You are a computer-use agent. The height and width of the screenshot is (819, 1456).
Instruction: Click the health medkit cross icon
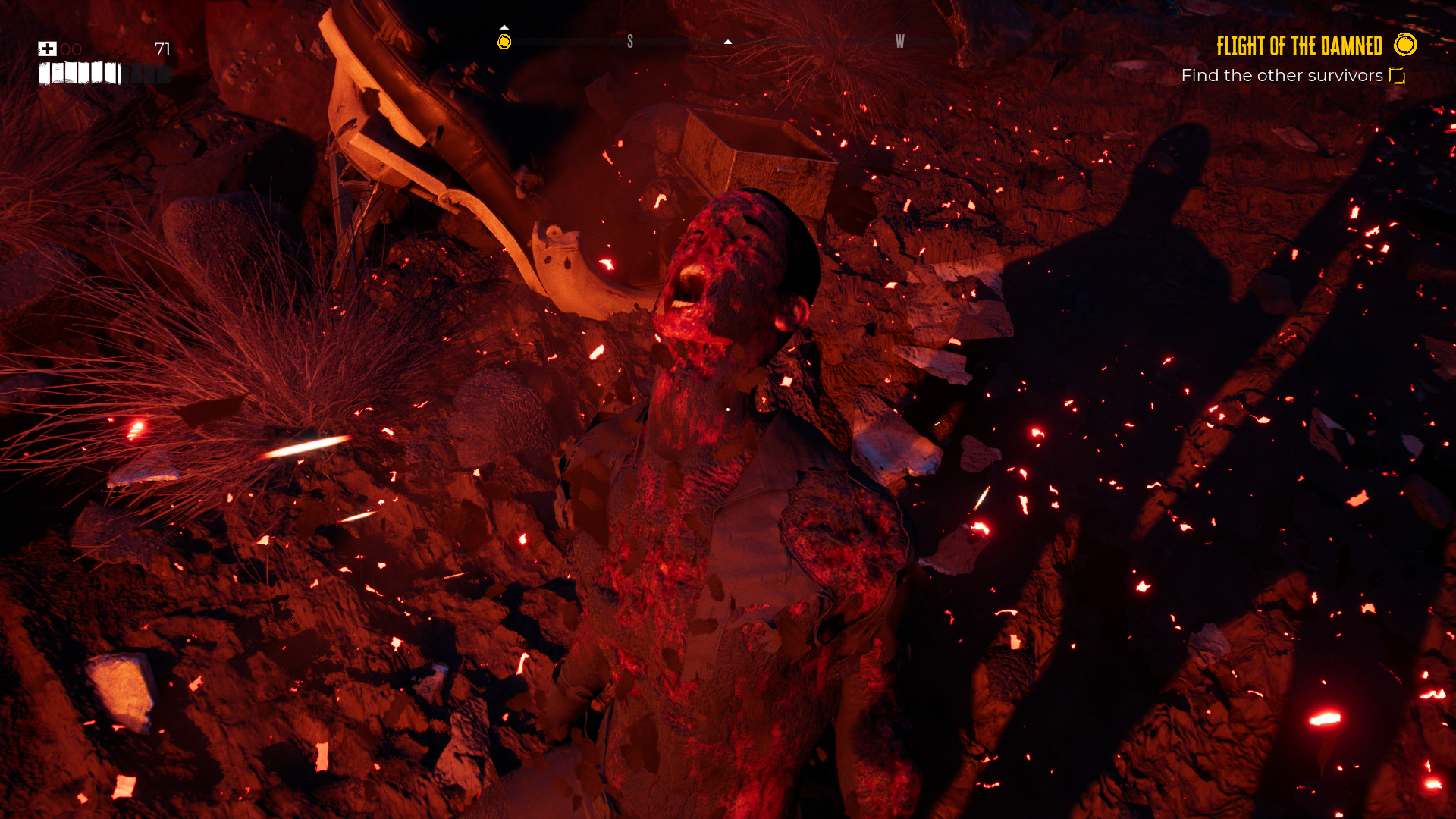click(47, 48)
